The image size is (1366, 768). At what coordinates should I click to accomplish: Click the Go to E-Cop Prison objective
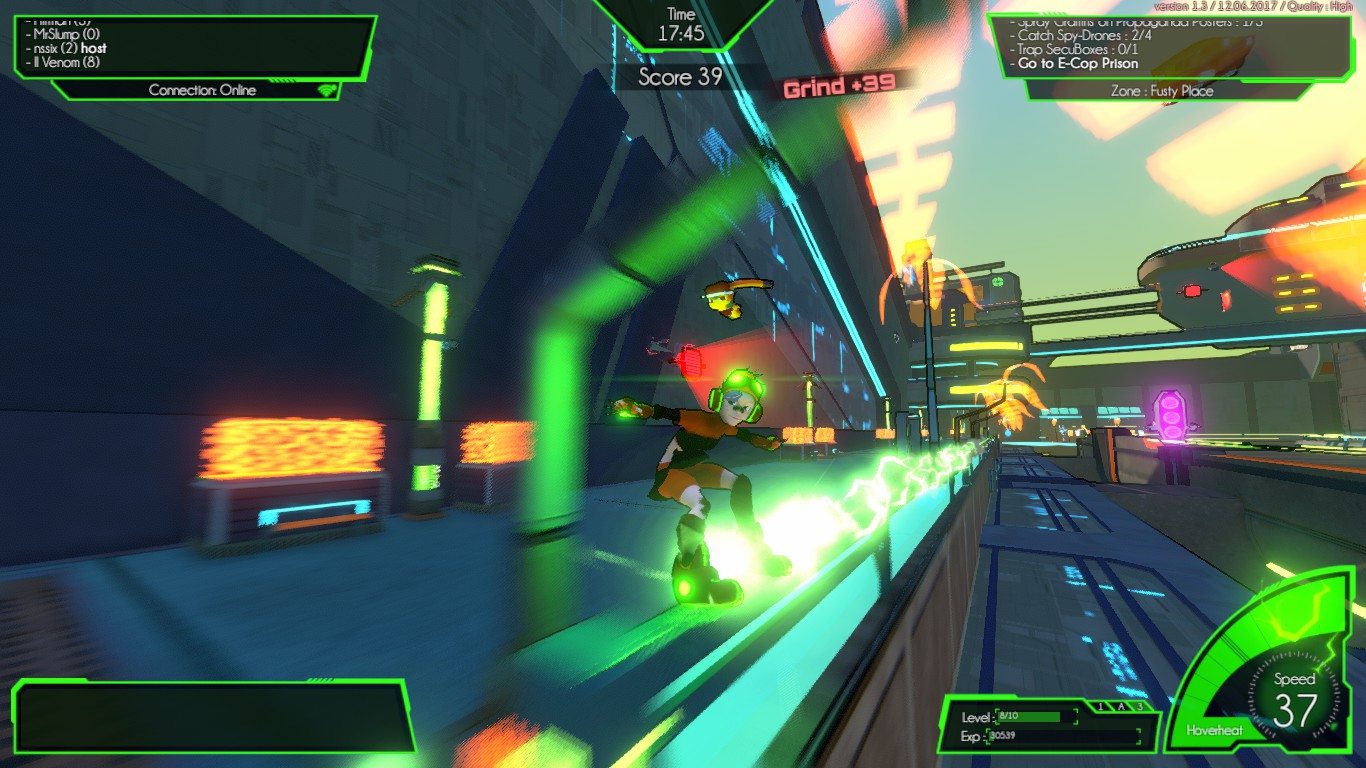1078,63
